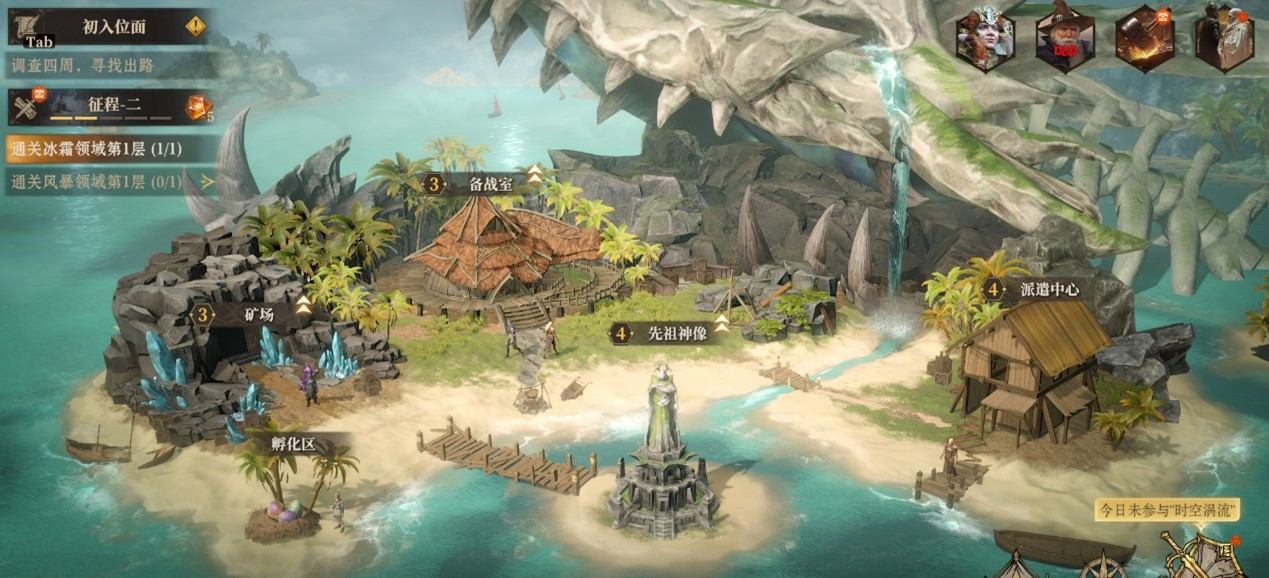
Task: Open the compass icon on the bottom bar
Action: tap(1101, 566)
